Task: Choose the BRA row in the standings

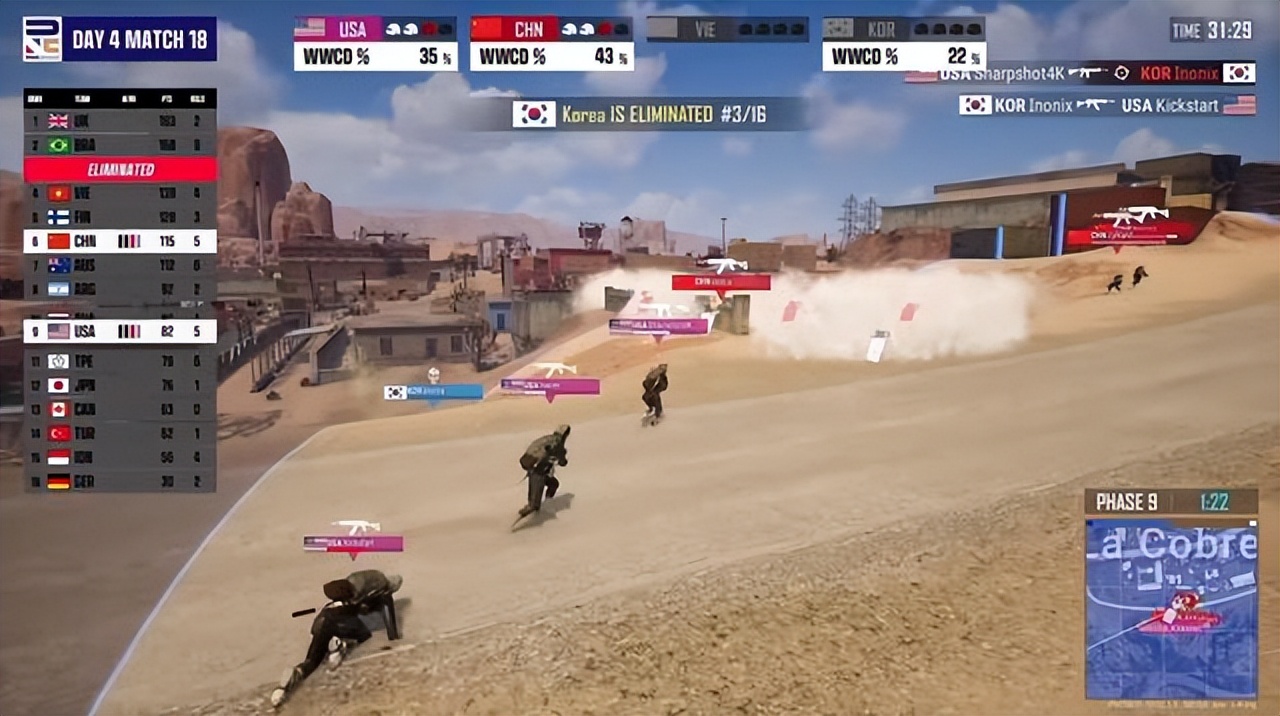Action: 120,145
